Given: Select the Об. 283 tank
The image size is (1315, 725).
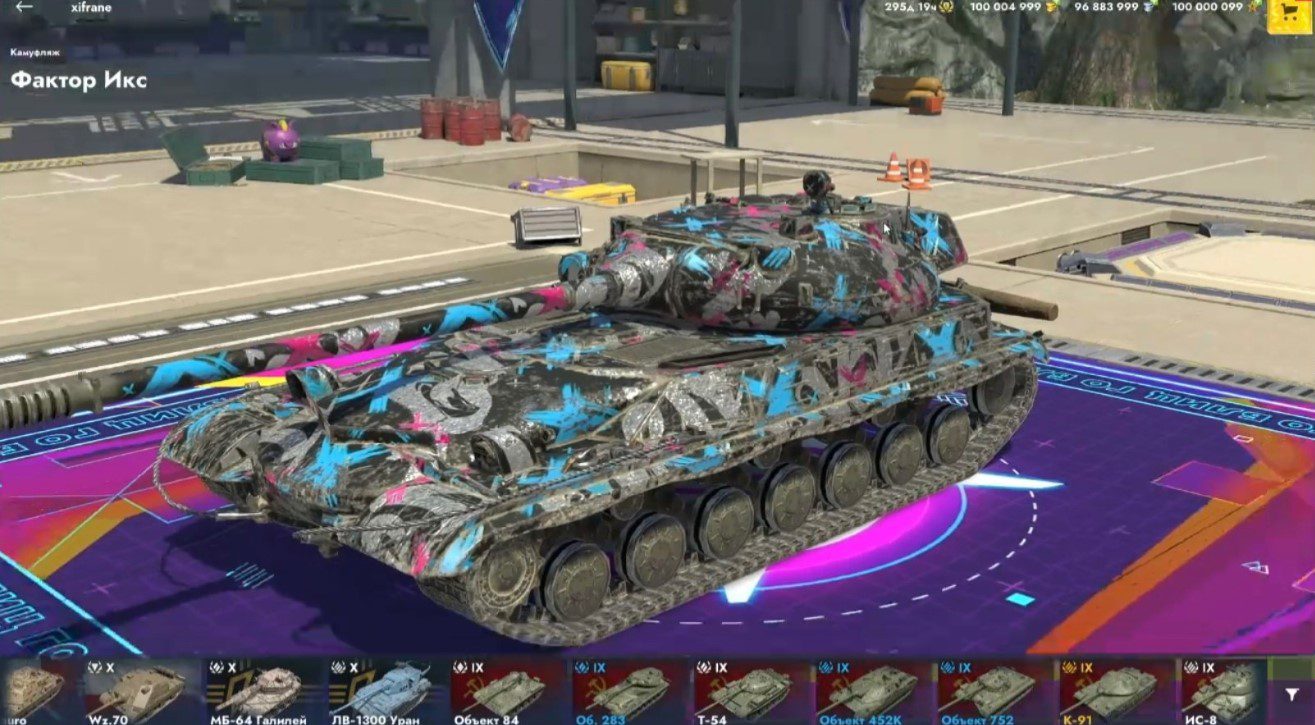Looking at the screenshot, I should 630,691.
